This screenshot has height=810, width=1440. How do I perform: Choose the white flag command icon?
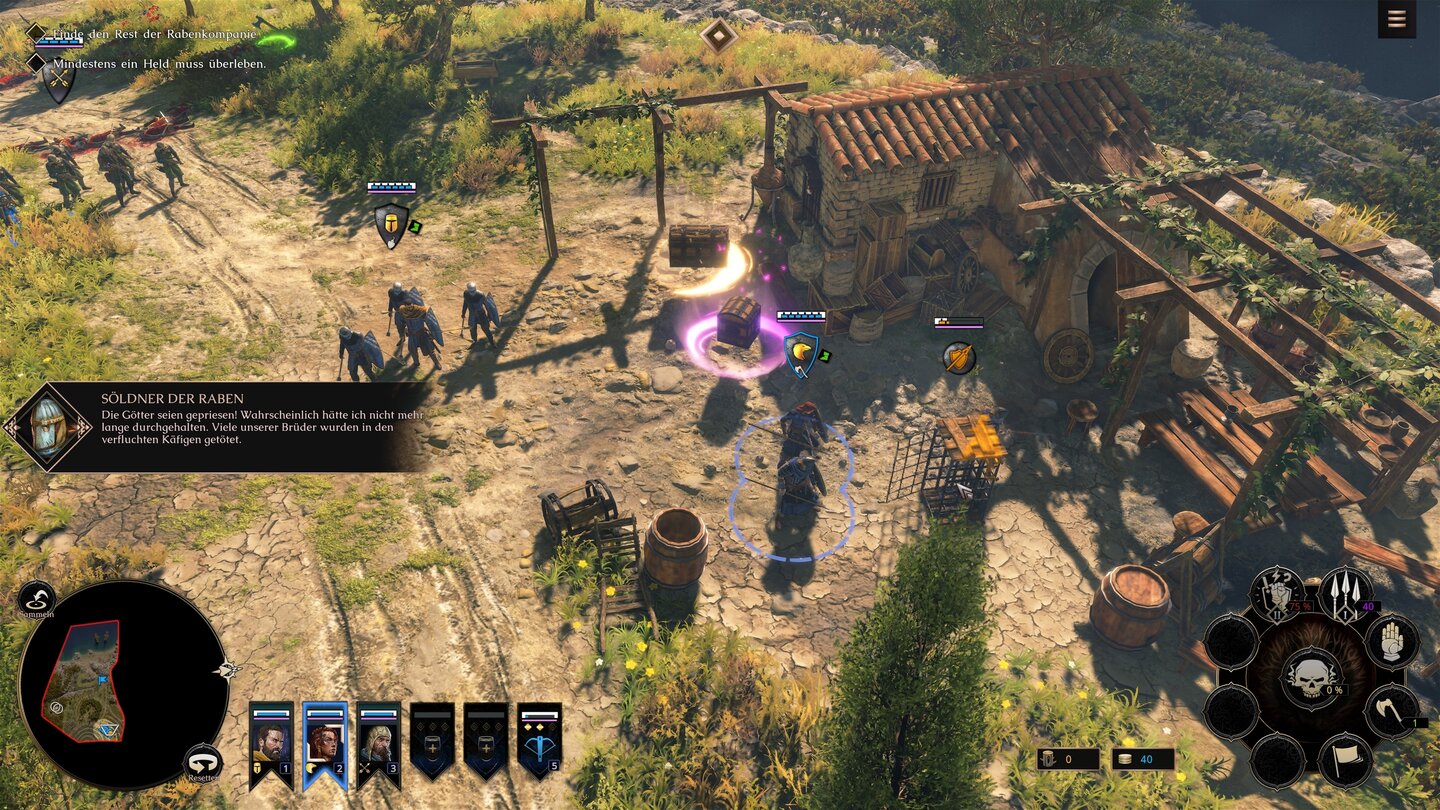[1344, 760]
